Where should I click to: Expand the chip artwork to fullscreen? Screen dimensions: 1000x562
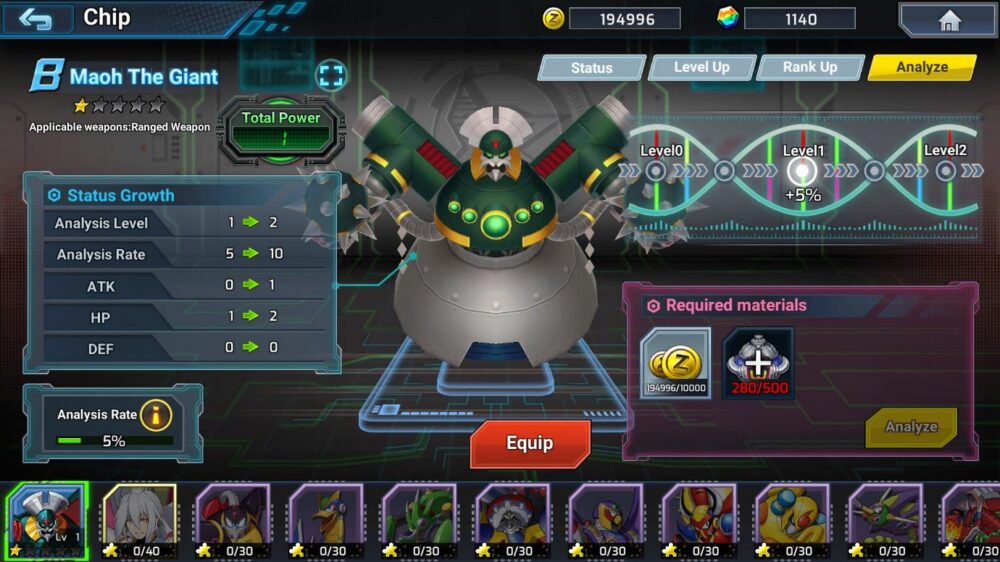(x=330, y=75)
